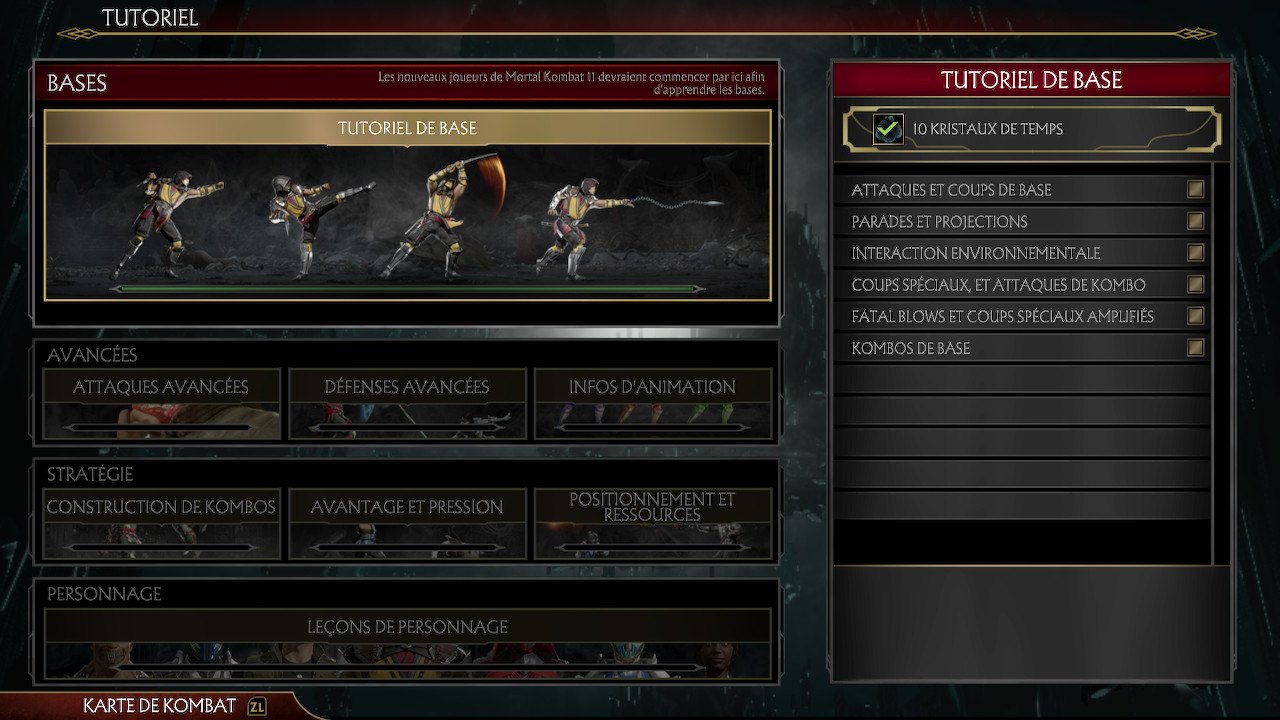Open the Tutoriel de Base tile
1280x720 pixels.
407,205
